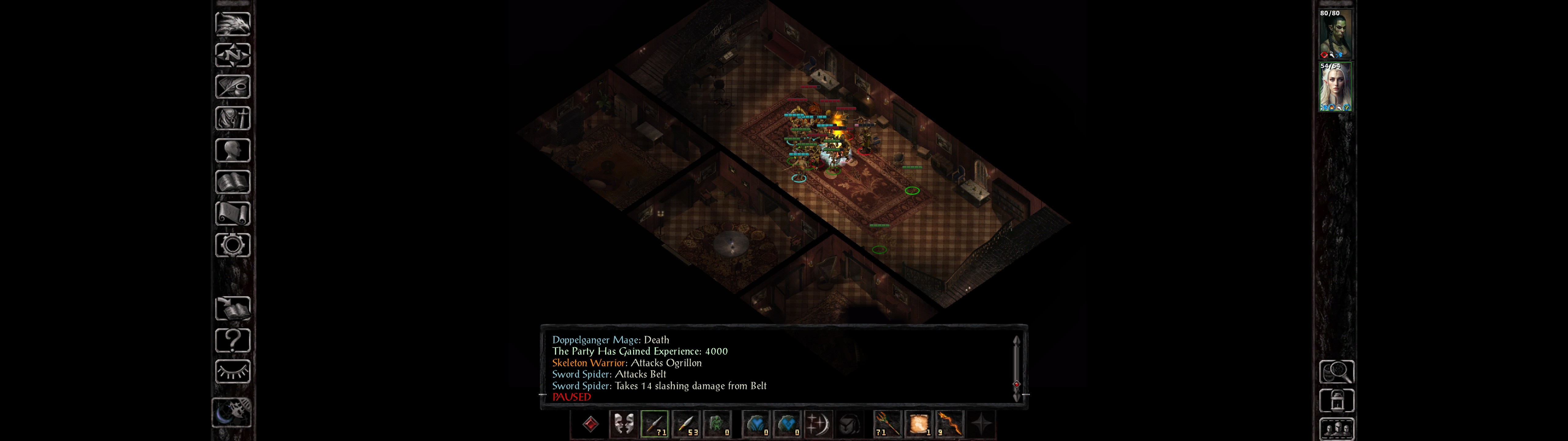Image resolution: width=1568 pixels, height=441 pixels.
Task: Select the elf woman character portrait
Action: coord(1335,86)
